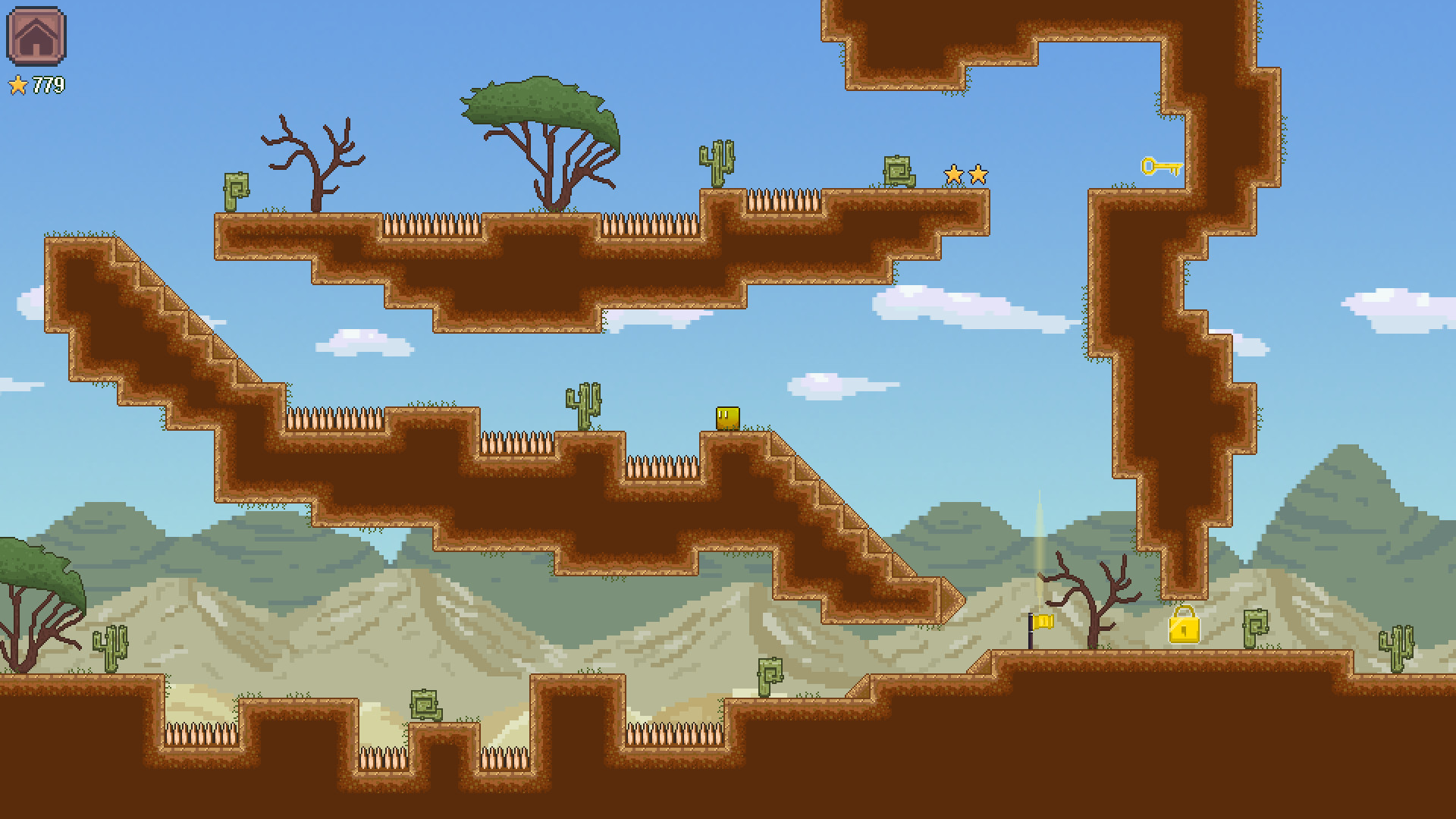
Task: Click the rightmost star of the two-star pair
Action: 978,174
